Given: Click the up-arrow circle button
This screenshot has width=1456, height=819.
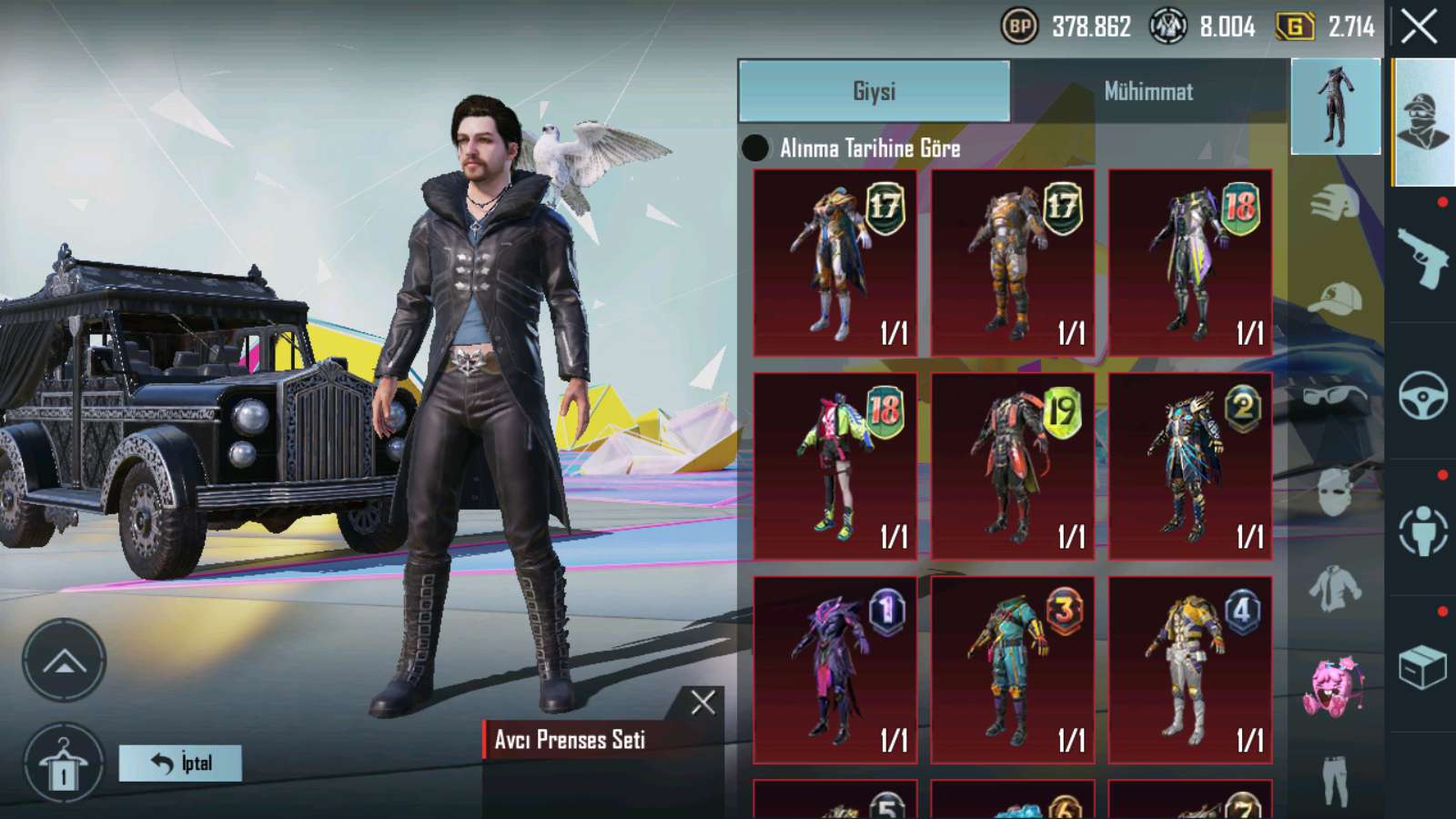Looking at the screenshot, I should click(x=64, y=662).
